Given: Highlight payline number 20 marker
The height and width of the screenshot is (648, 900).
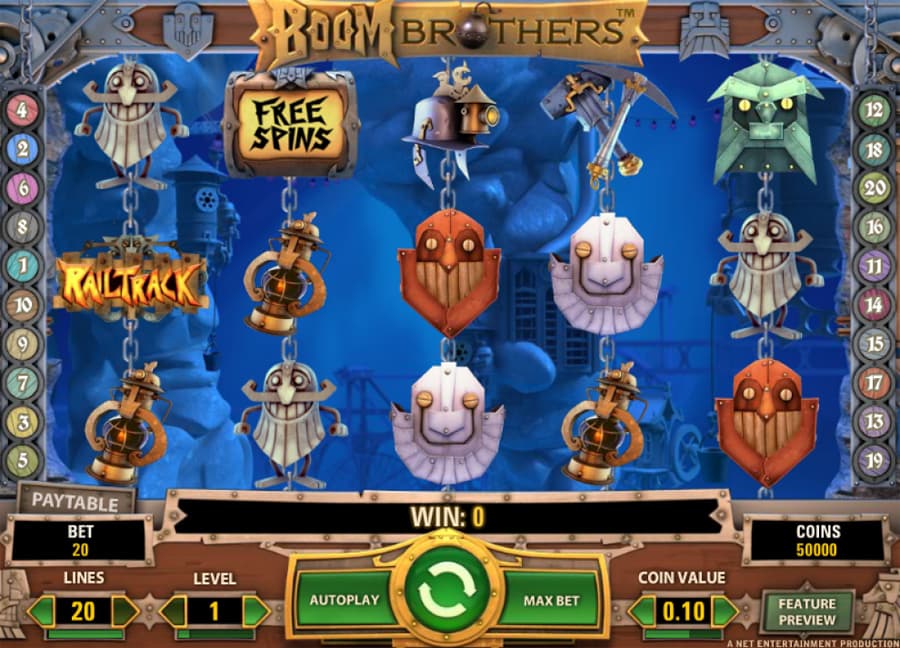Looking at the screenshot, I should 875,188.
